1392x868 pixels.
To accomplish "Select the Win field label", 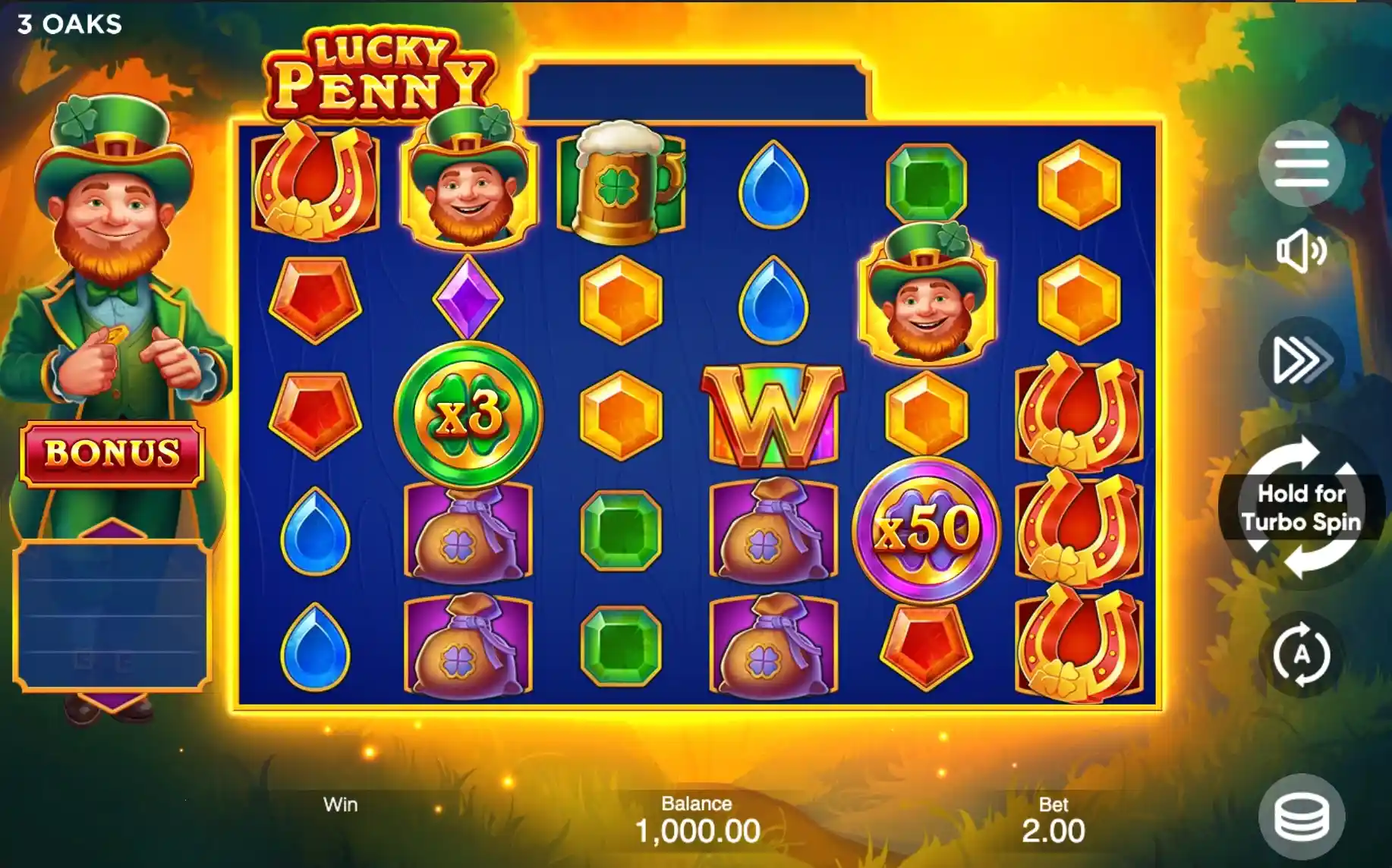I will [x=341, y=805].
